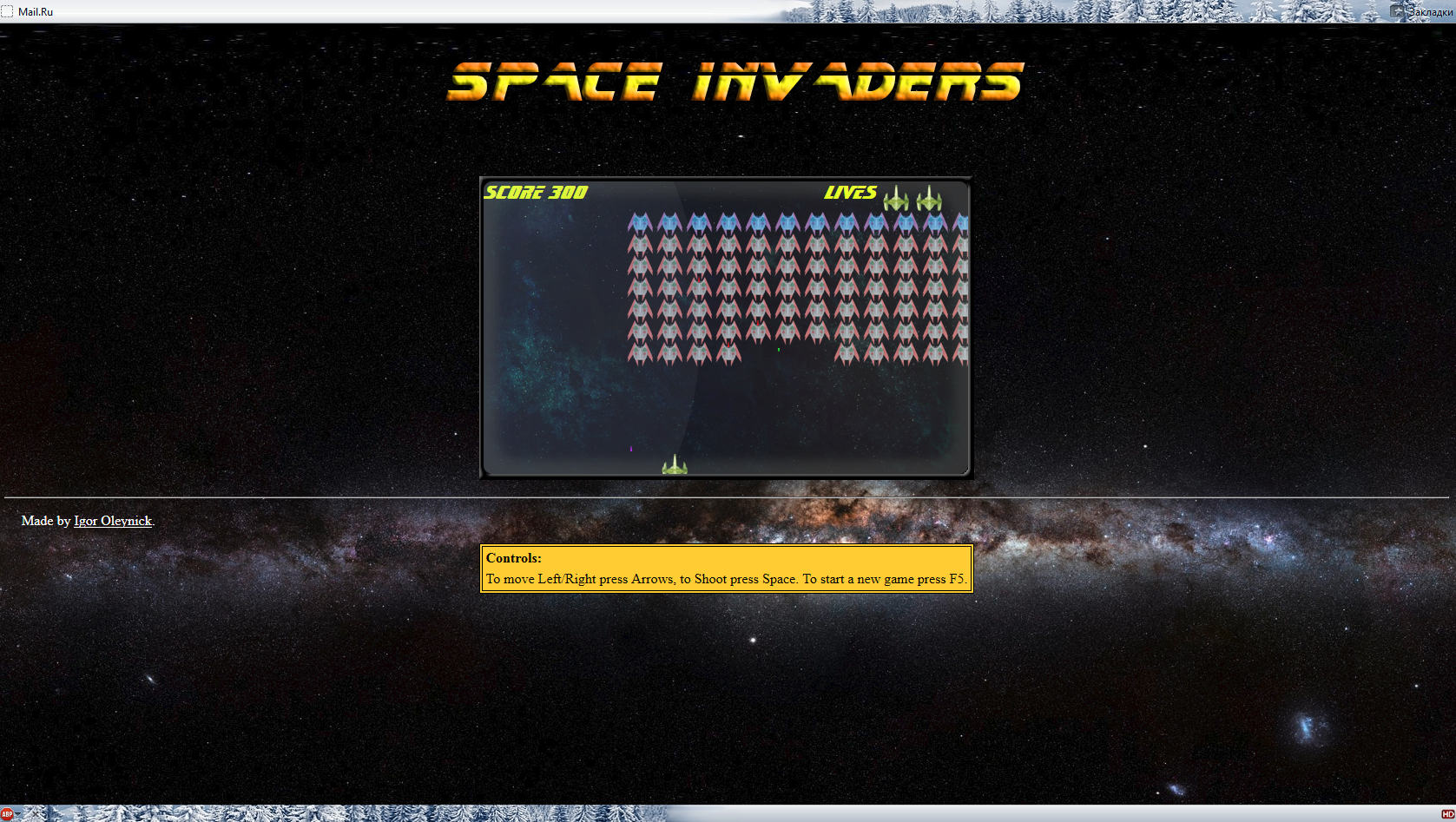
Task: Select the Mail.Ru browser tab
Action: [36, 11]
